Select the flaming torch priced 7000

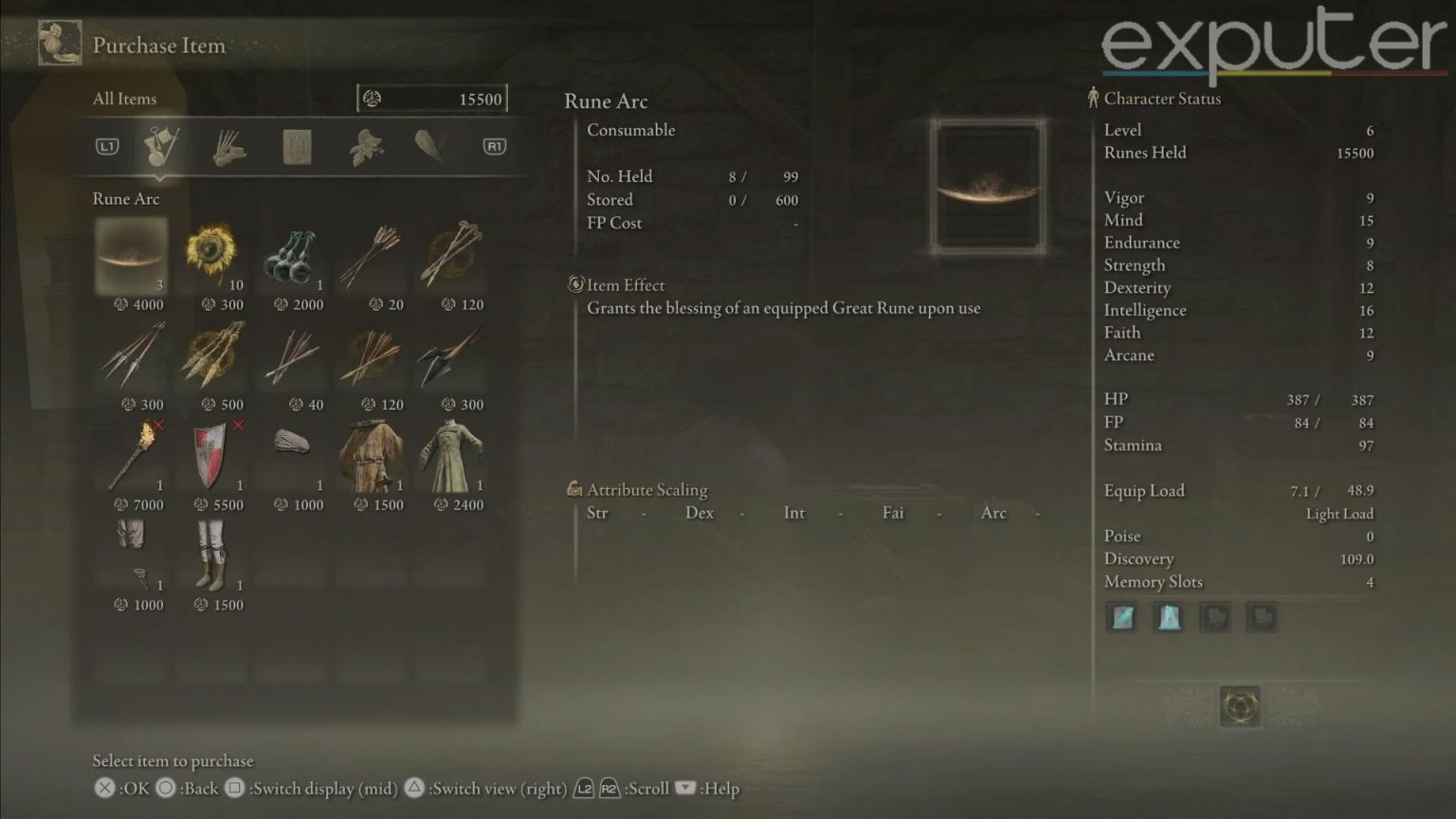131,456
